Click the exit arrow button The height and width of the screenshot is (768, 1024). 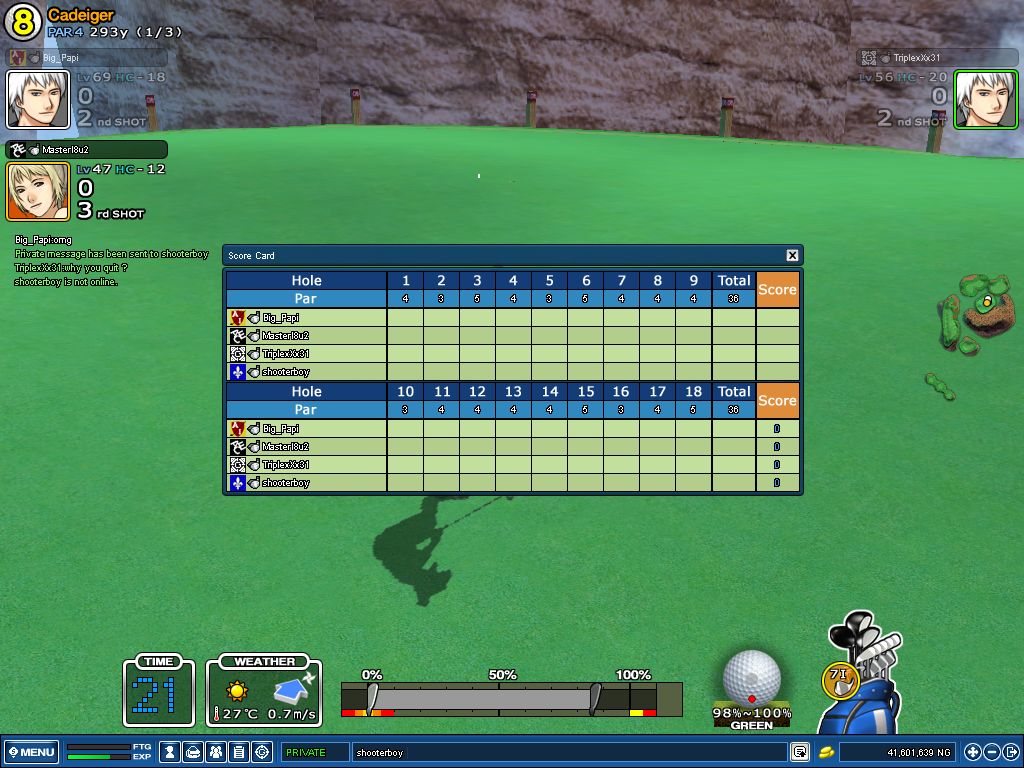(x=1010, y=752)
